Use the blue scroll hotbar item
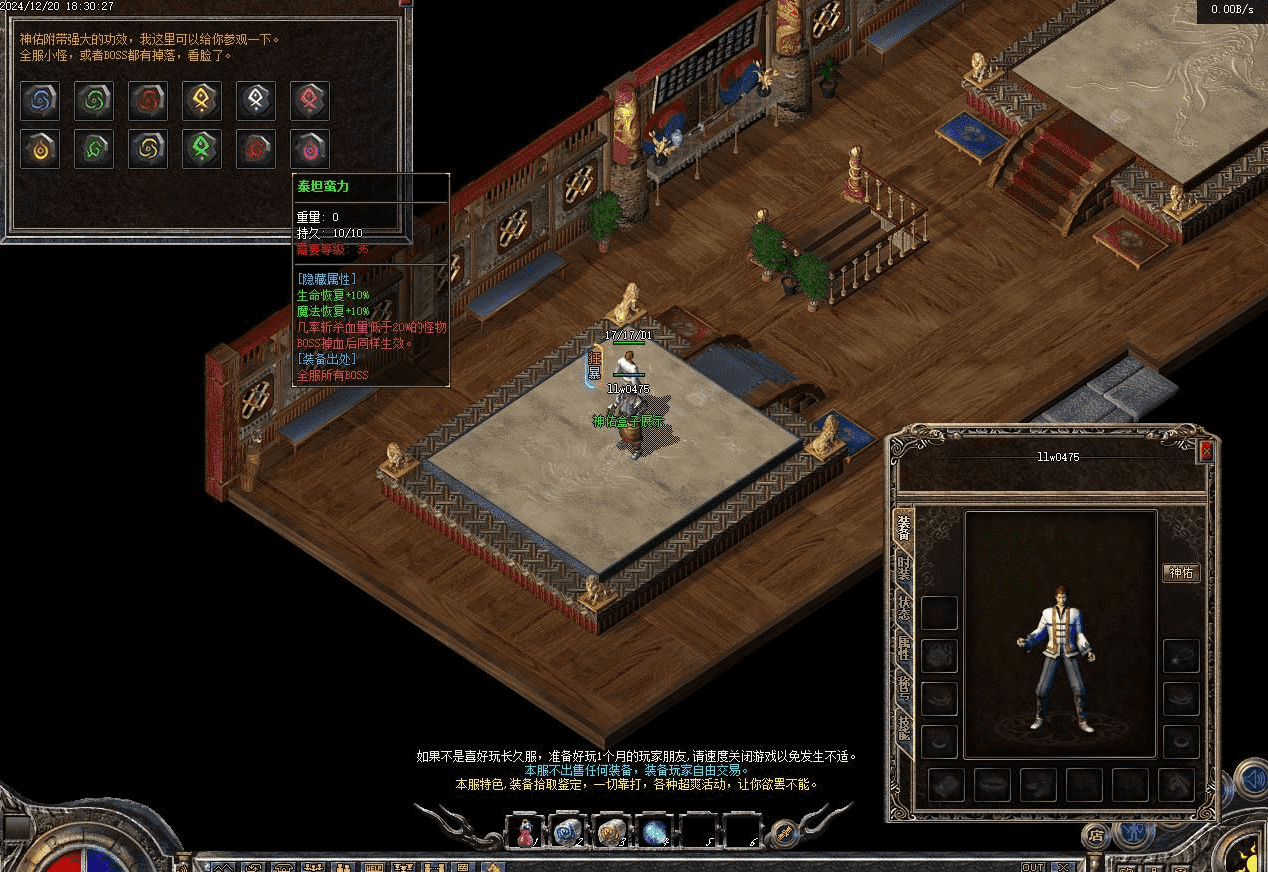The width and height of the screenshot is (1268, 872). coord(568,832)
